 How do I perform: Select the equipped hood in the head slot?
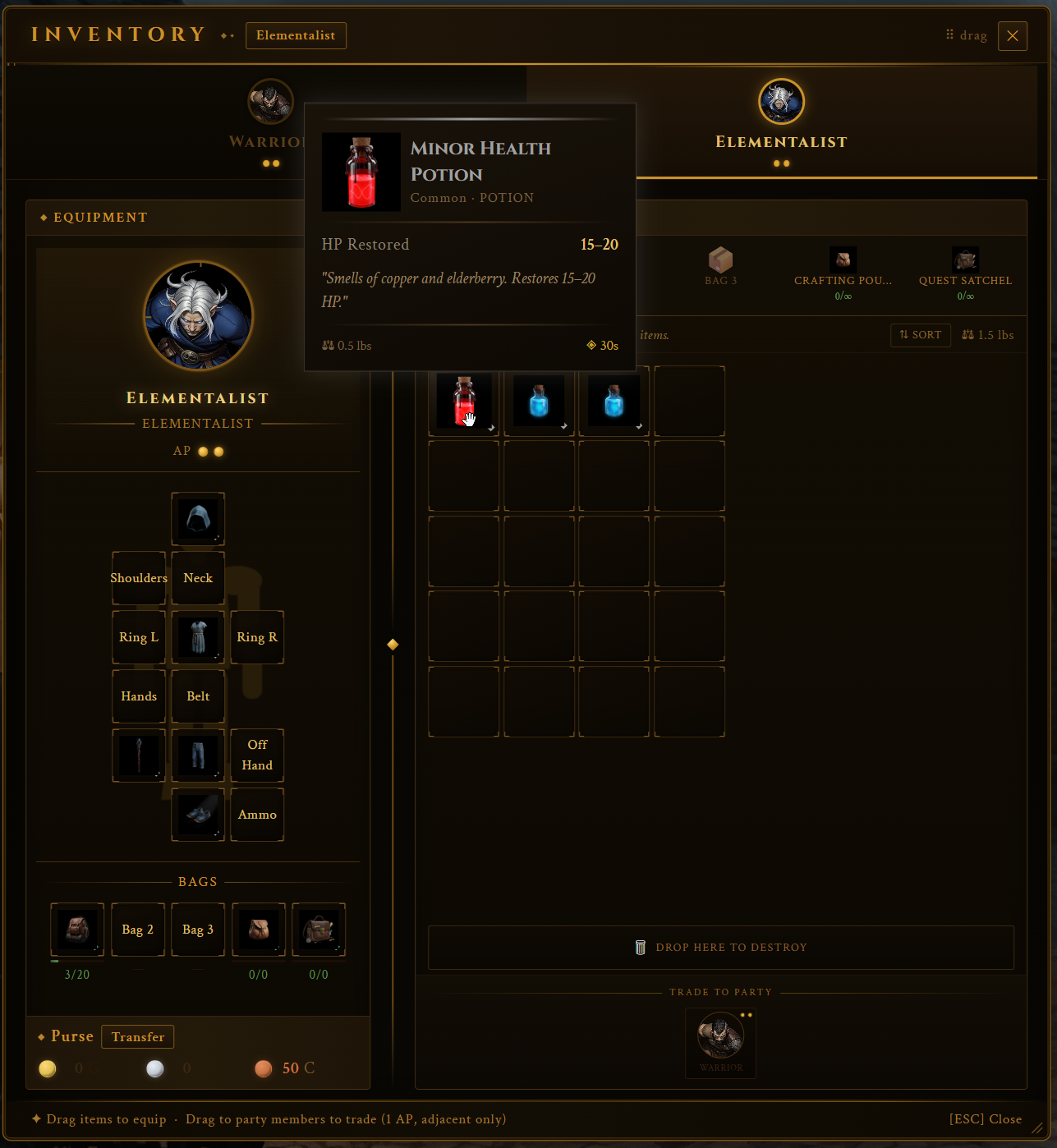[198, 519]
